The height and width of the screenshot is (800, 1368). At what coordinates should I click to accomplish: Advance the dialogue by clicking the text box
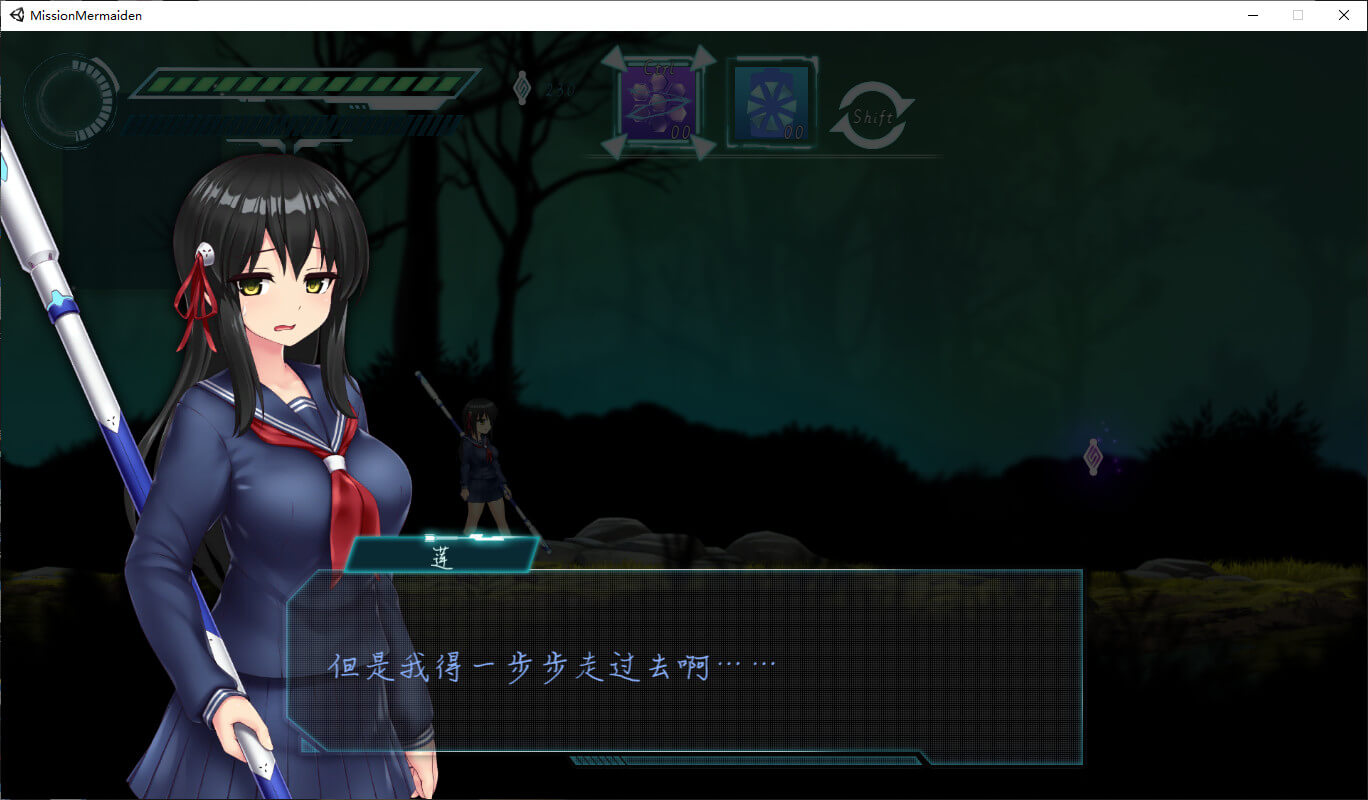point(684,666)
